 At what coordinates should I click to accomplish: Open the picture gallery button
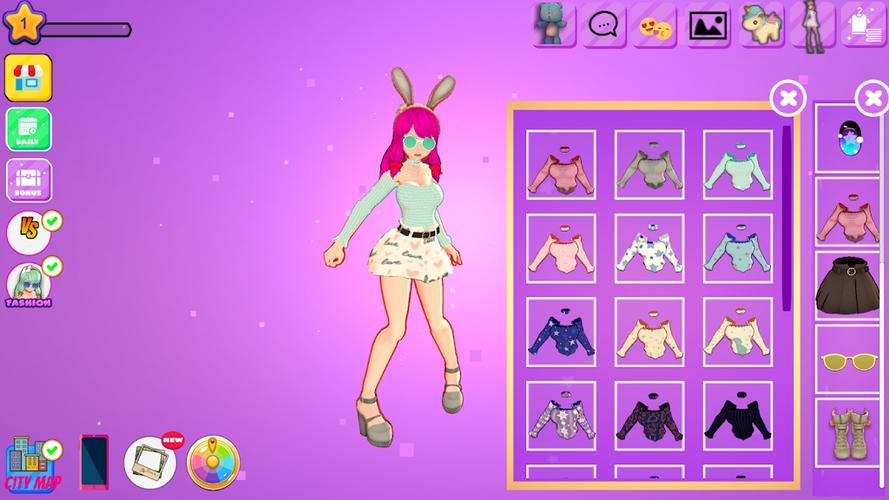[x=709, y=24]
